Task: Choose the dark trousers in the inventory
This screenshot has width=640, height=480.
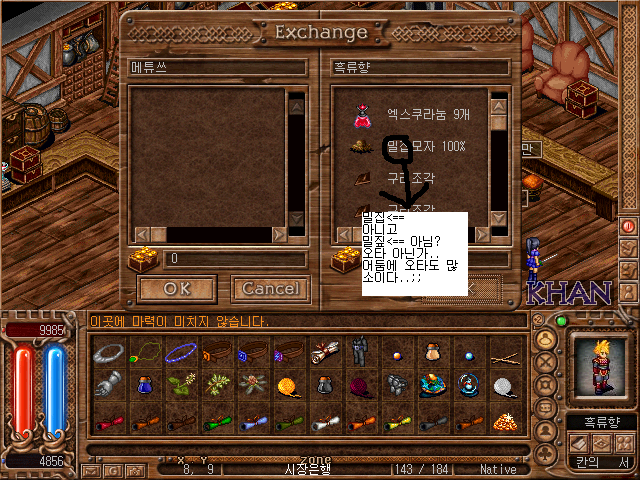Action: (357, 353)
